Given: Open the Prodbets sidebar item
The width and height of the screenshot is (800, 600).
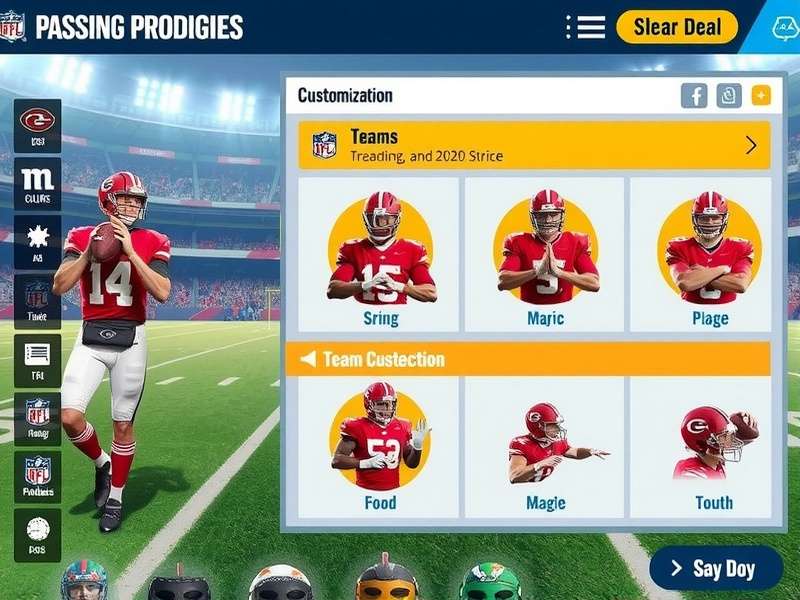Looking at the screenshot, I should click(x=37, y=476).
